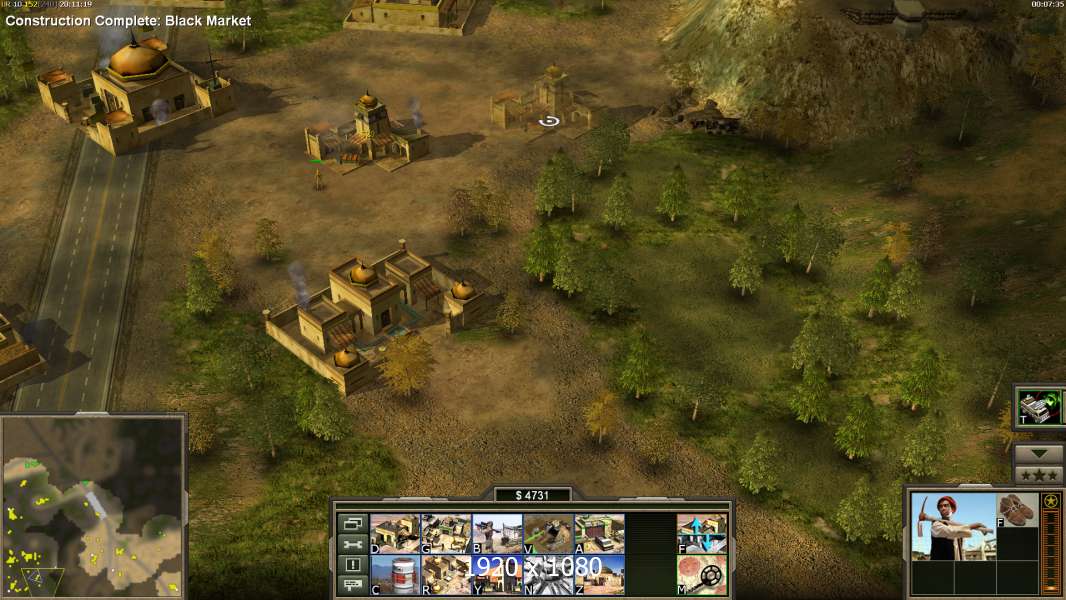Image resolution: width=1066 pixels, height=600 pixels.
Task: Click the exclamation mark button
Action: [x=352, y=565]
